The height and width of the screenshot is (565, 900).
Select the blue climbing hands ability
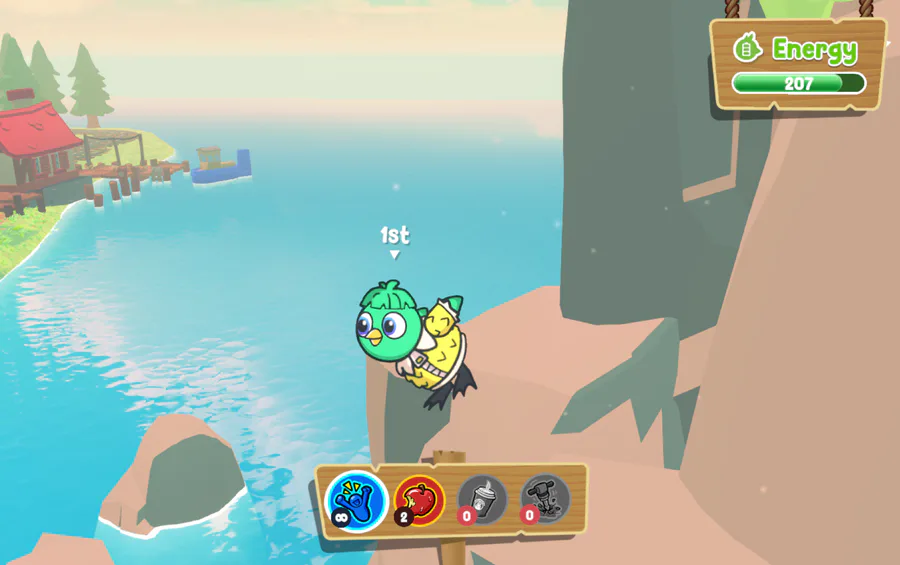click(x=357, y=499)
